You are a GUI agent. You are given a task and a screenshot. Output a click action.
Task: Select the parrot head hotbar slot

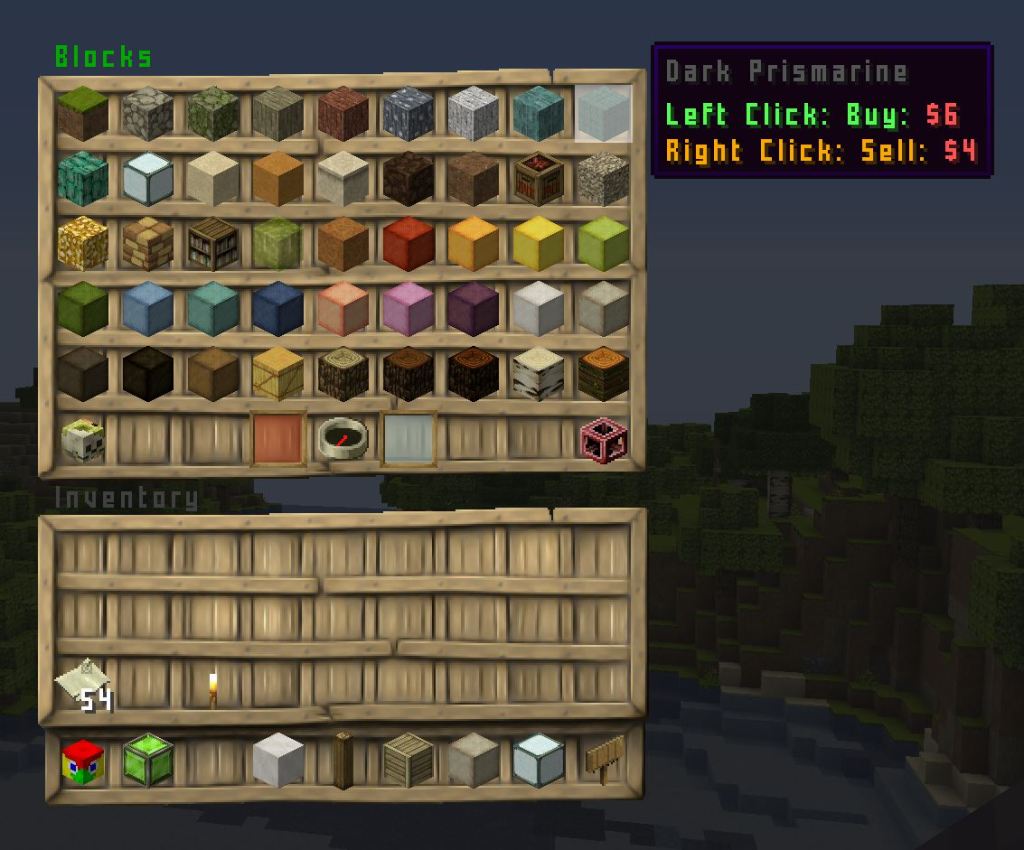83,762
